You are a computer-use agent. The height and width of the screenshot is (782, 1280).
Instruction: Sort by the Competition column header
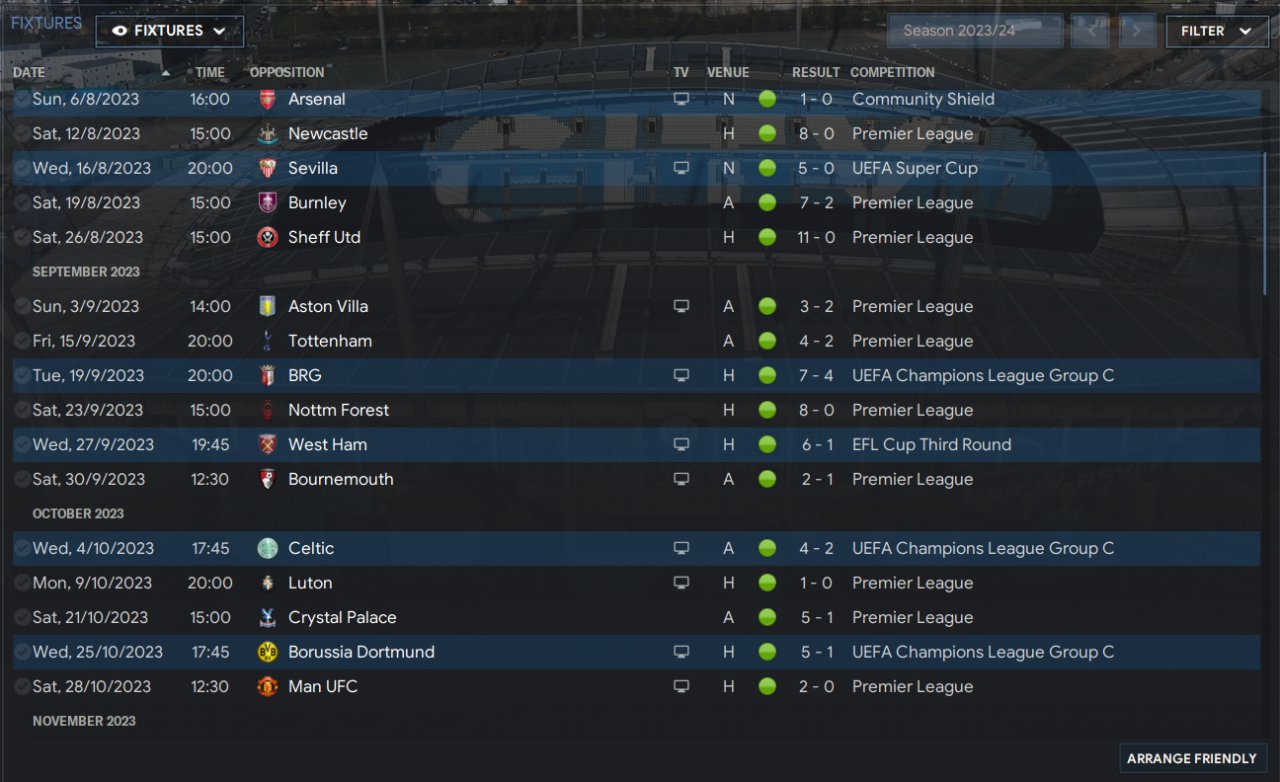pyautogui.click(x=892, y=72)
